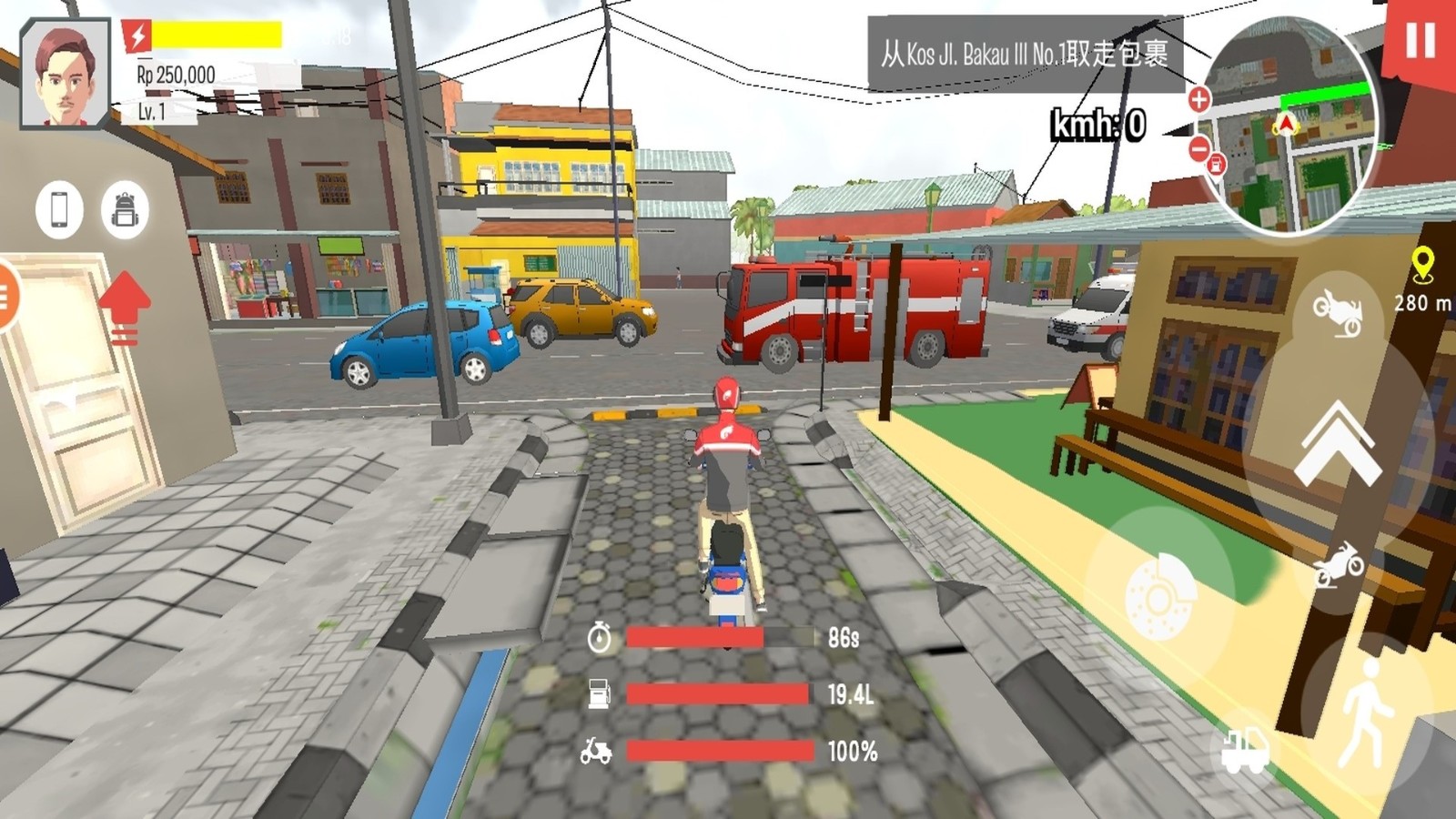The width and height of the screenshot is (1456, 819).
Task: Open the circular minimap
Action: 1292,127
